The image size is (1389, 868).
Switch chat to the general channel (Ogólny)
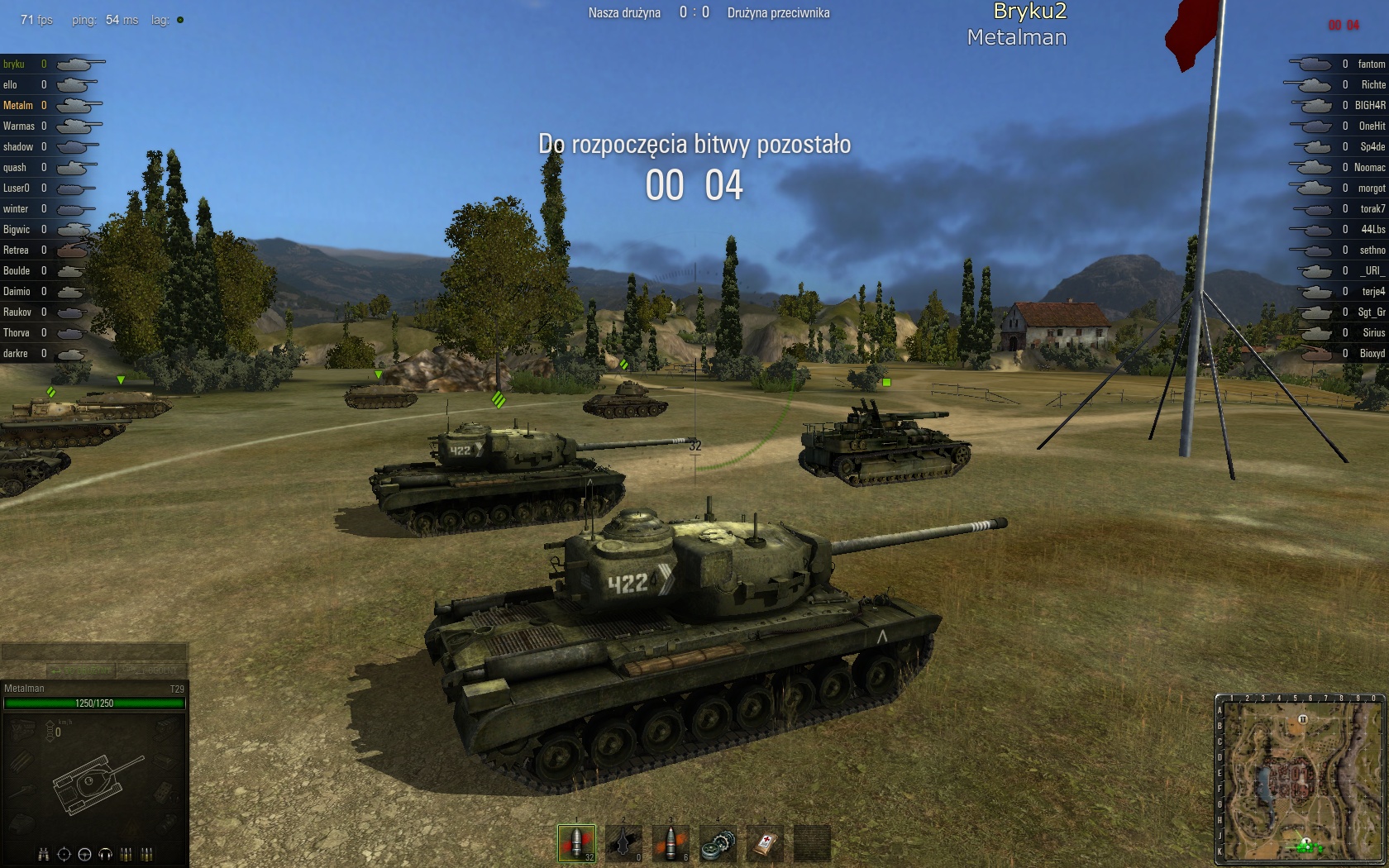154,670
